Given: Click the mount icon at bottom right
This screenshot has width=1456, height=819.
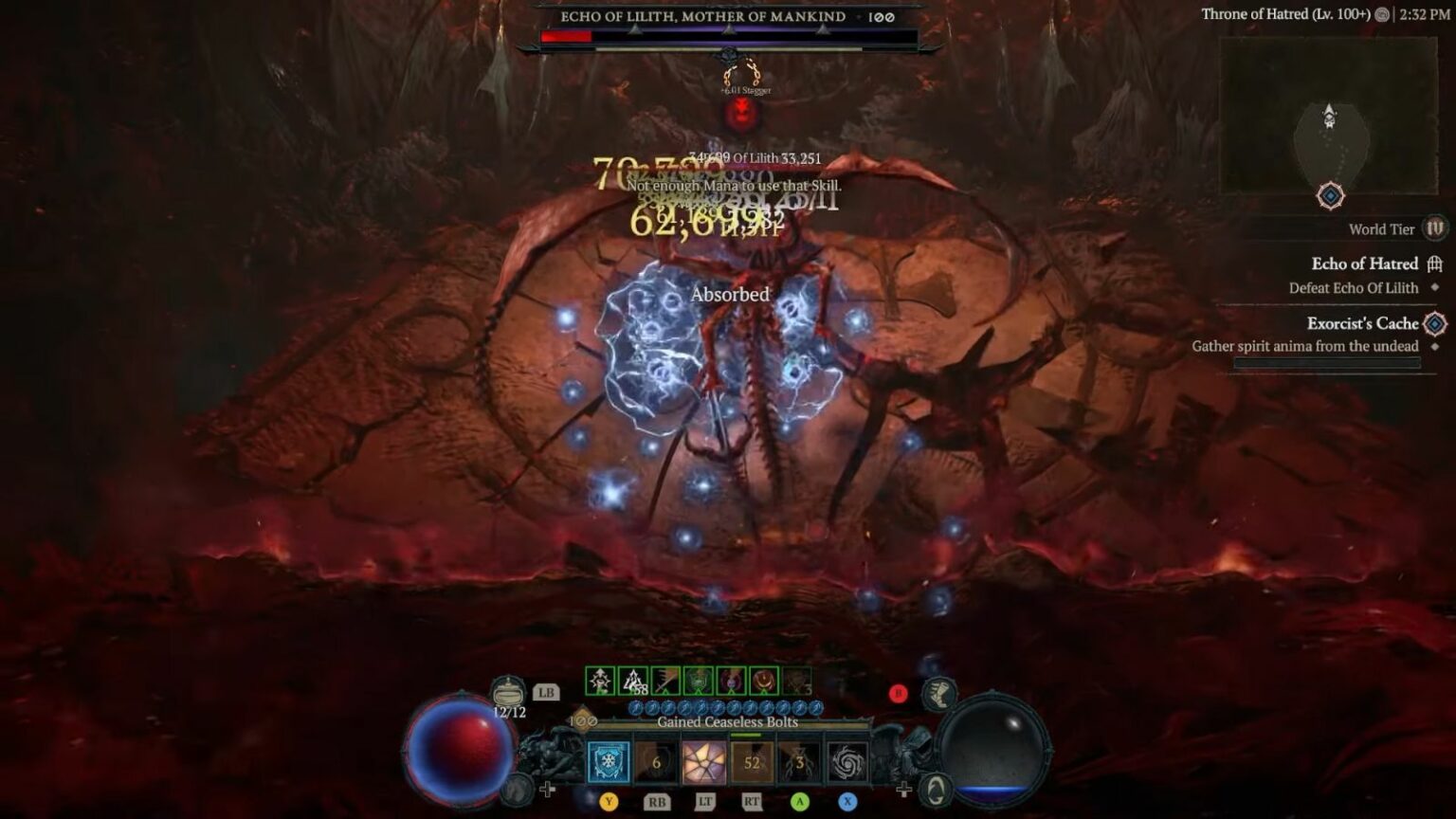Looking at the screenshot, I should tap(935, 789).
